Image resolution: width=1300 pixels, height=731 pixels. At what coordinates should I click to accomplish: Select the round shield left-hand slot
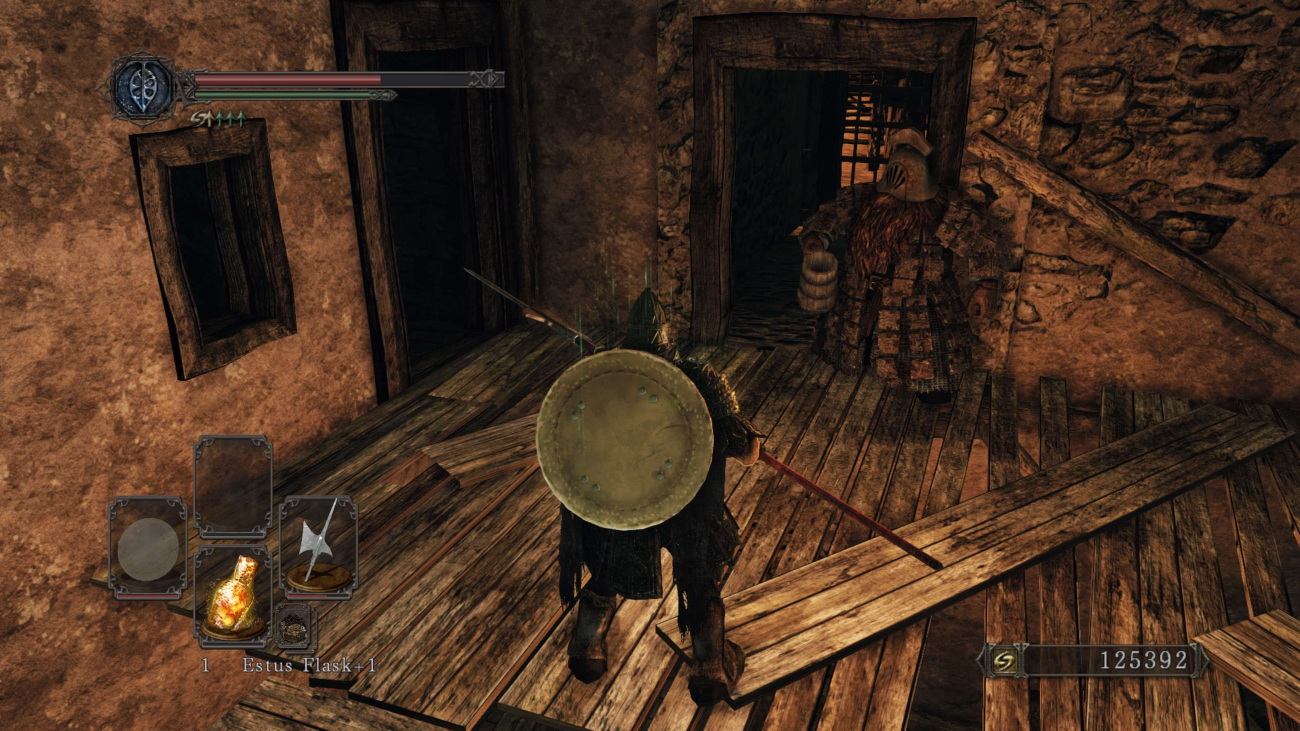point(147,547)
